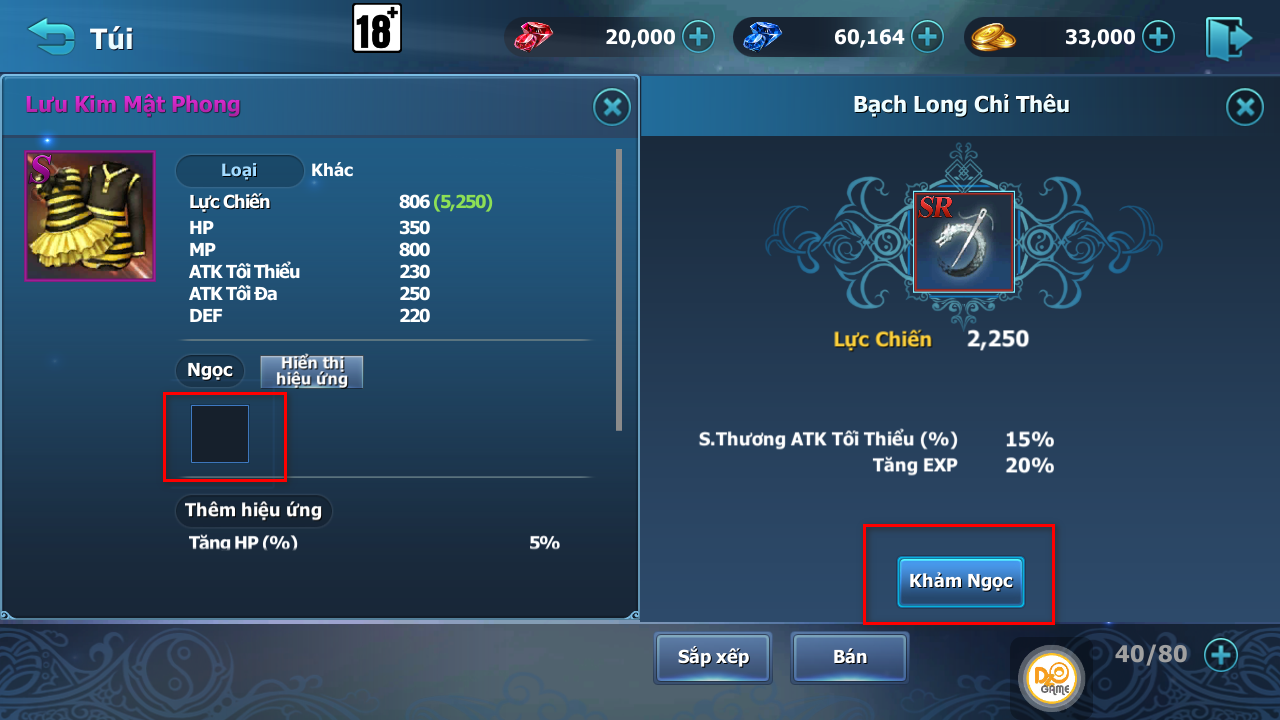The width and height of the screenshot is (1280, 720).
Task: Close the Bạch Long Chỉ Thêu panel
Action: click(1244, 107)
